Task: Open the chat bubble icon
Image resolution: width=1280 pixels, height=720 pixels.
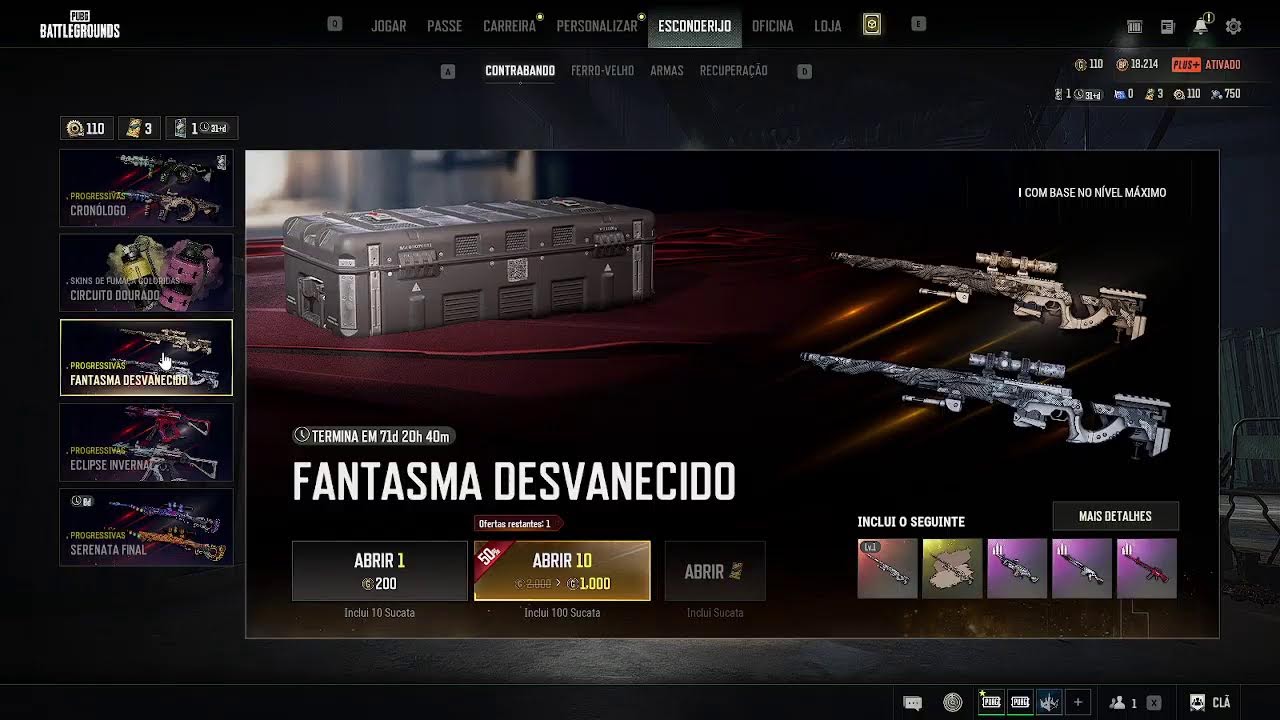Action: point(912,703)
